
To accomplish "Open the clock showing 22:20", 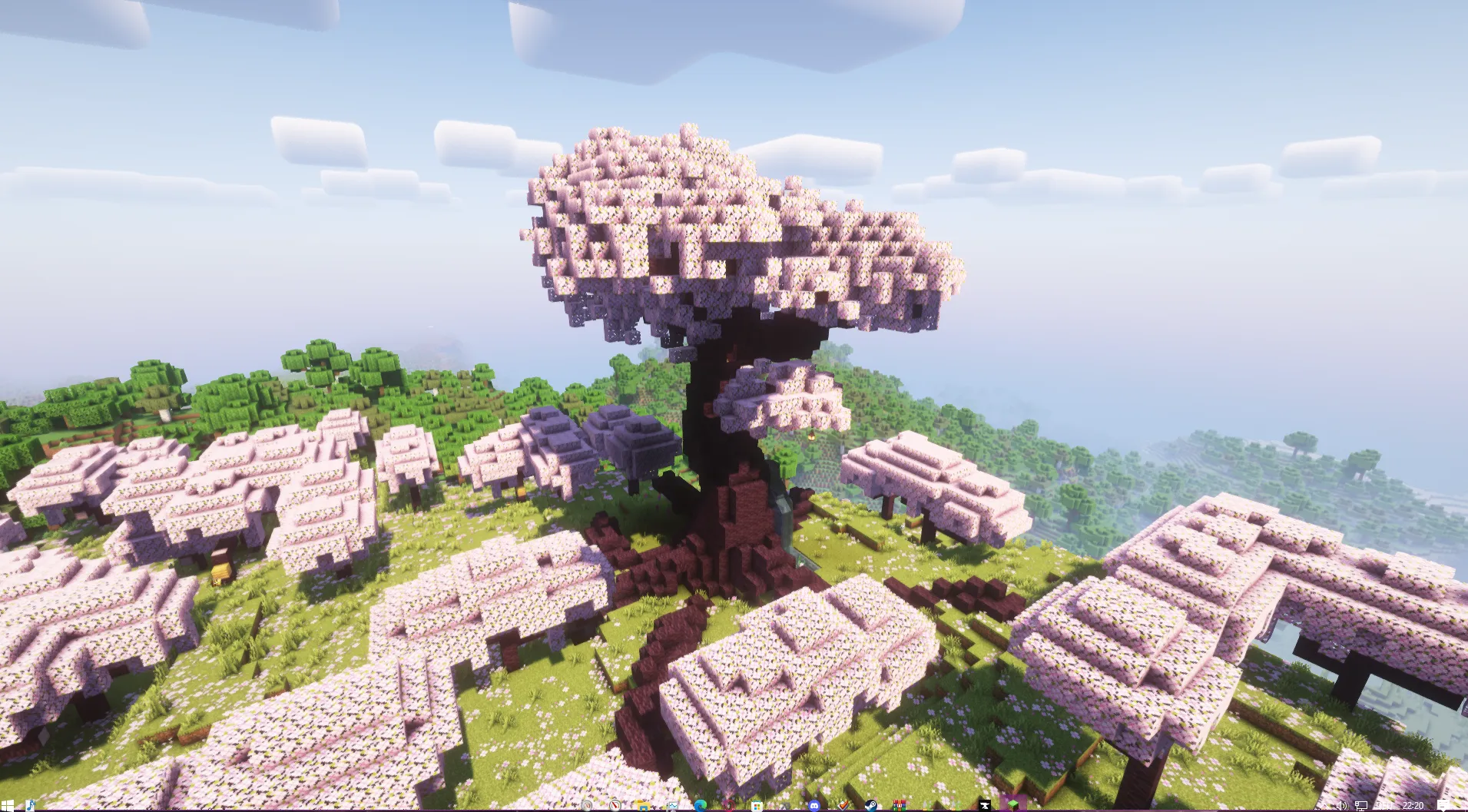I will click(x=1413, y=804).
